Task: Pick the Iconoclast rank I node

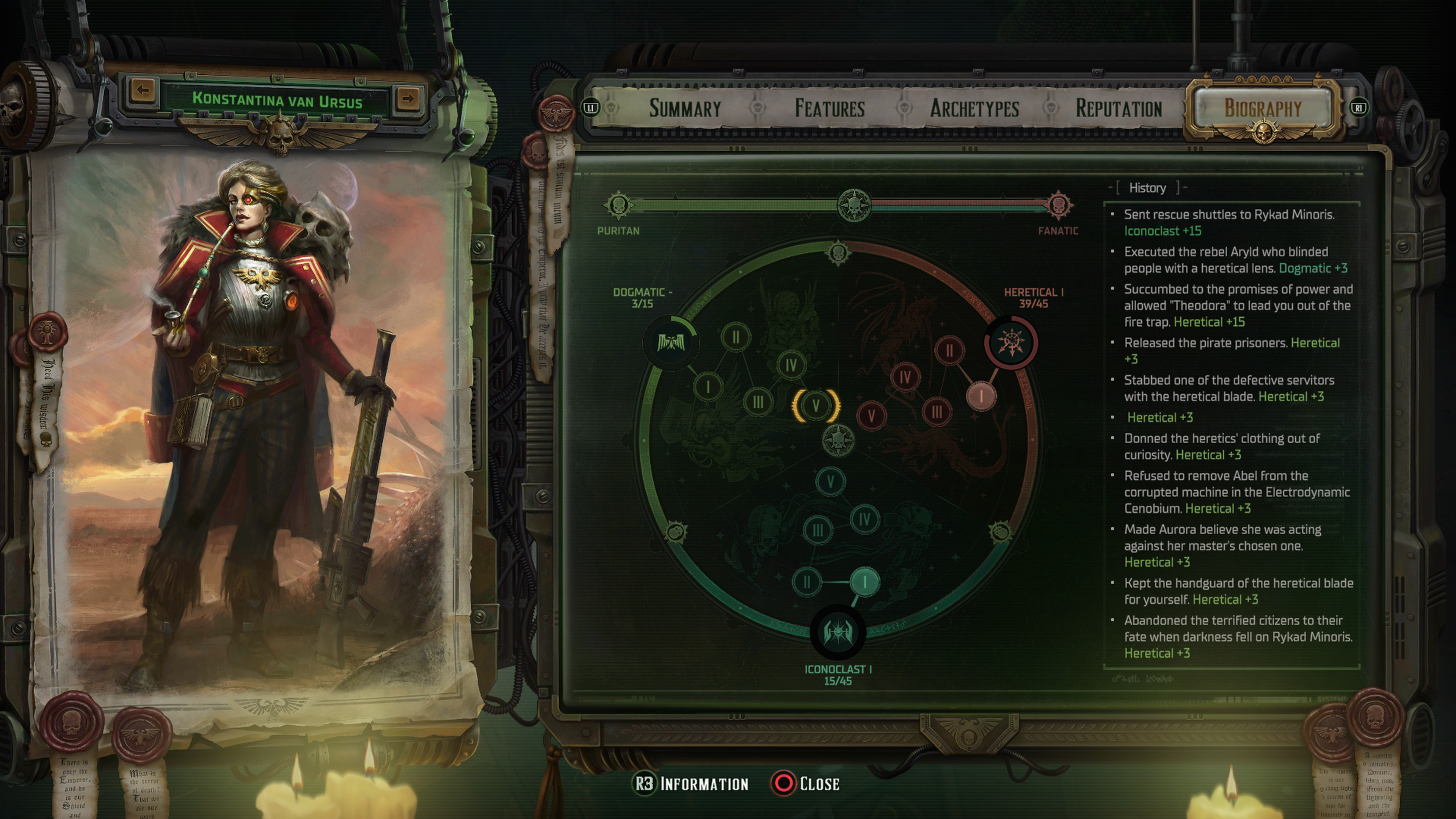Action: coord(864,581)
